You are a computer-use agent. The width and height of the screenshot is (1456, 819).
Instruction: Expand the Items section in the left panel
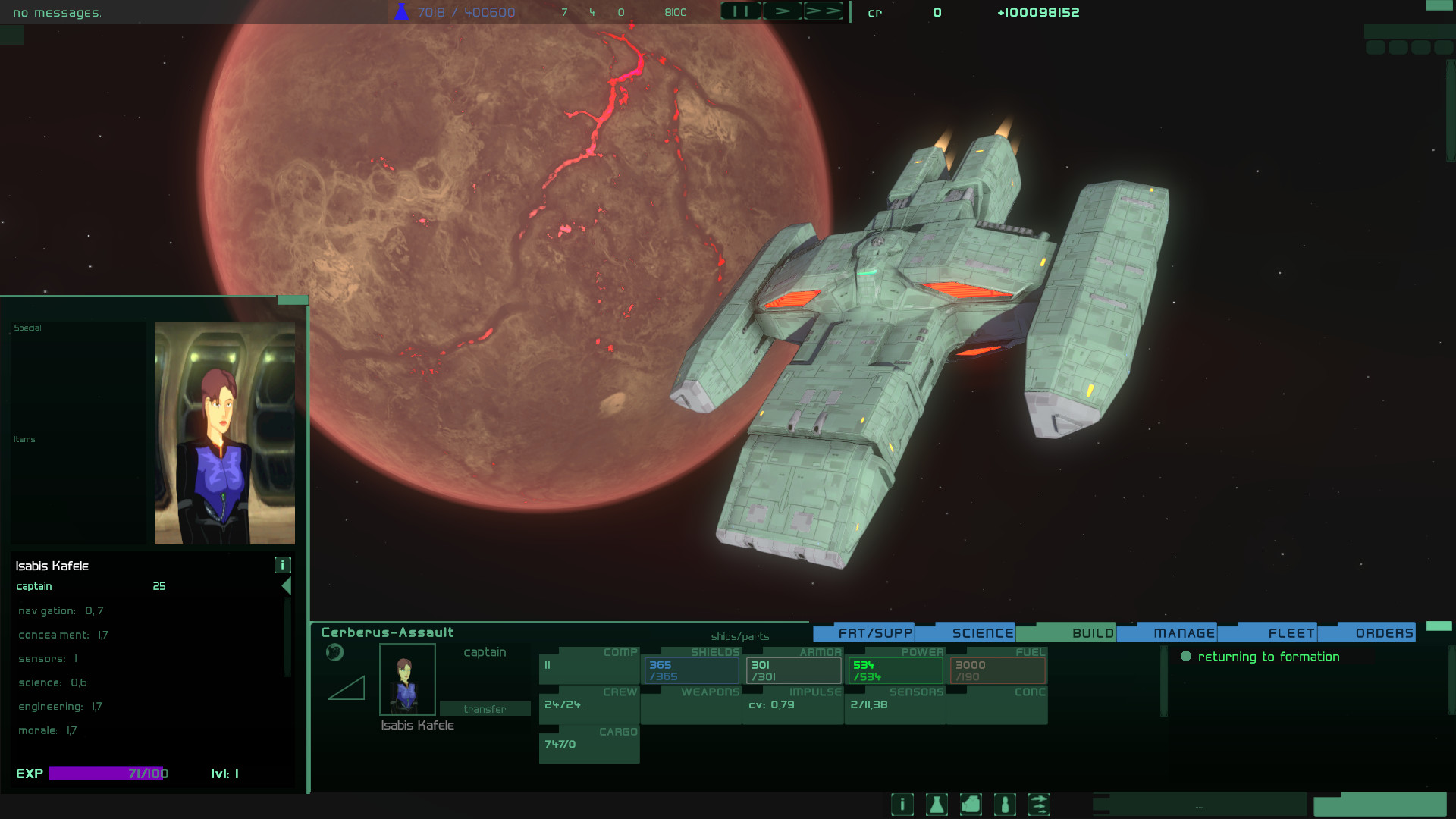click(24, 439)
